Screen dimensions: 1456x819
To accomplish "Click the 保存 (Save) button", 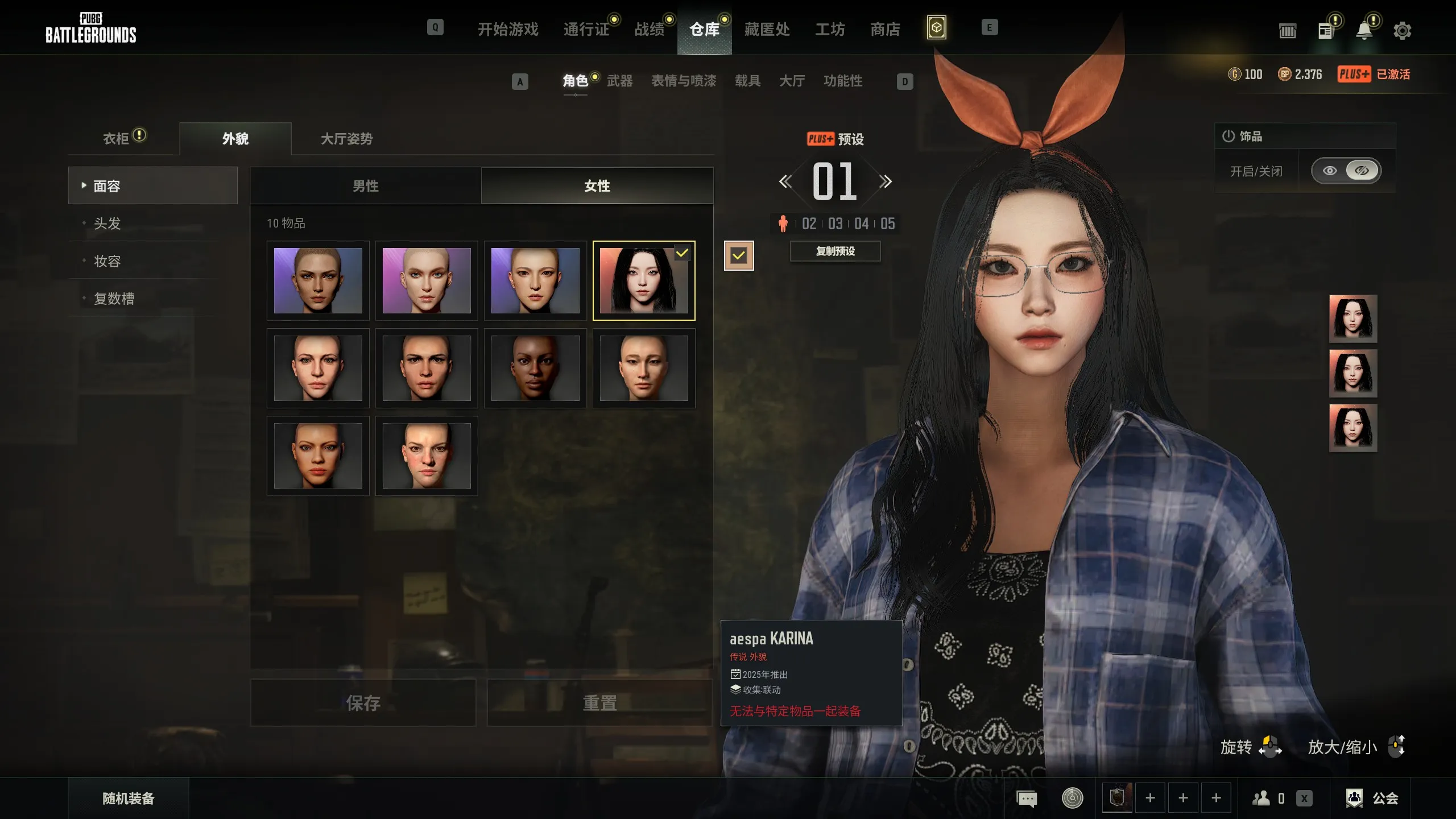I will coord(363,703).
